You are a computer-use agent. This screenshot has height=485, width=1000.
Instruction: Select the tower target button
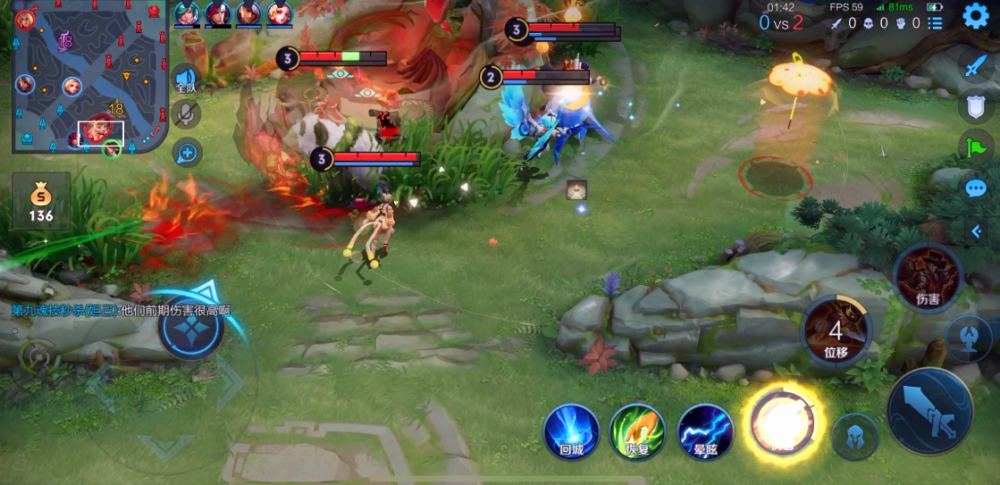pos(969,338)
